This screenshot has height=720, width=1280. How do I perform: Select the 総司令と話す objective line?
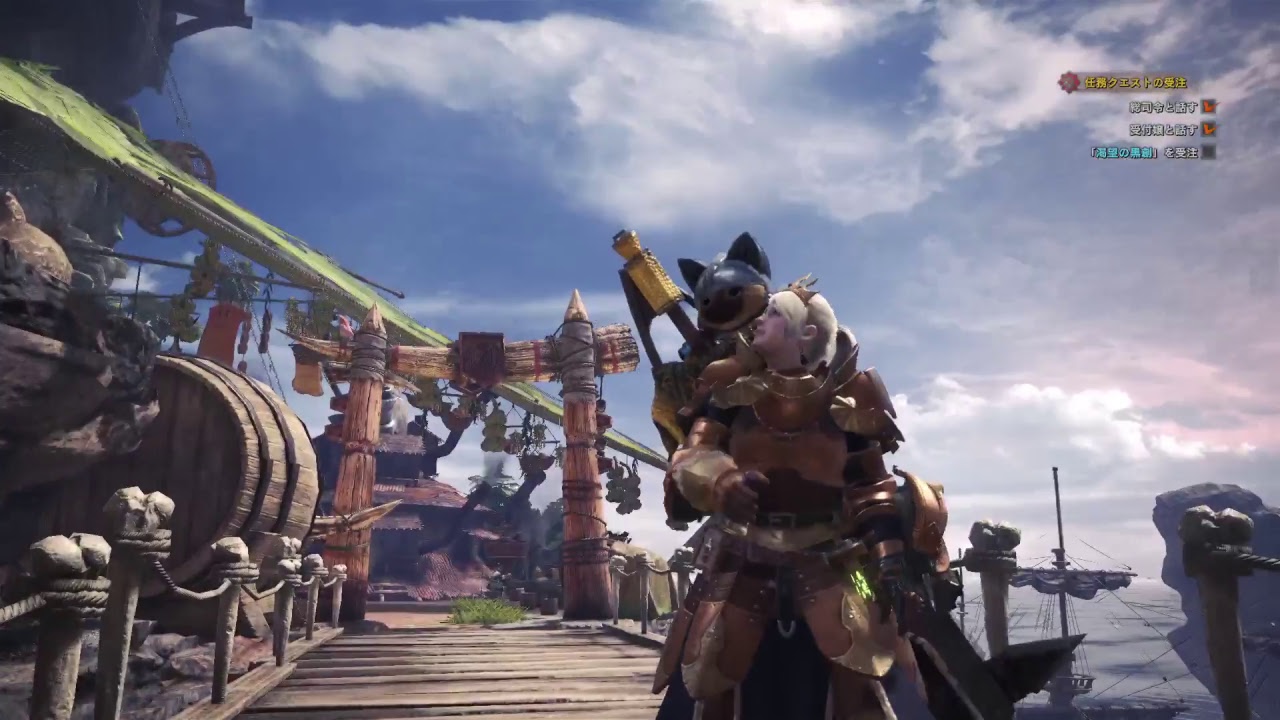click(1163, 106)
